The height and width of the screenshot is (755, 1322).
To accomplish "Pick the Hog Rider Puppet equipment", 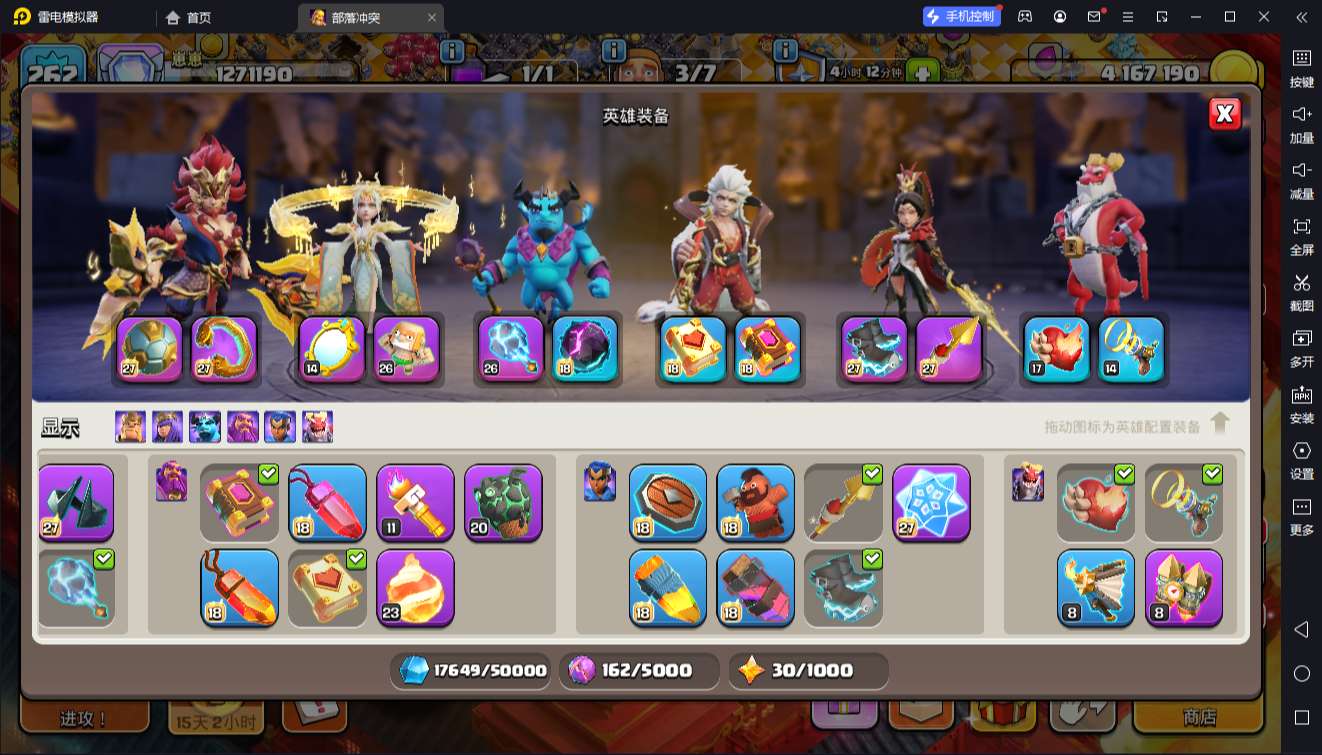I will pos(755,502).
